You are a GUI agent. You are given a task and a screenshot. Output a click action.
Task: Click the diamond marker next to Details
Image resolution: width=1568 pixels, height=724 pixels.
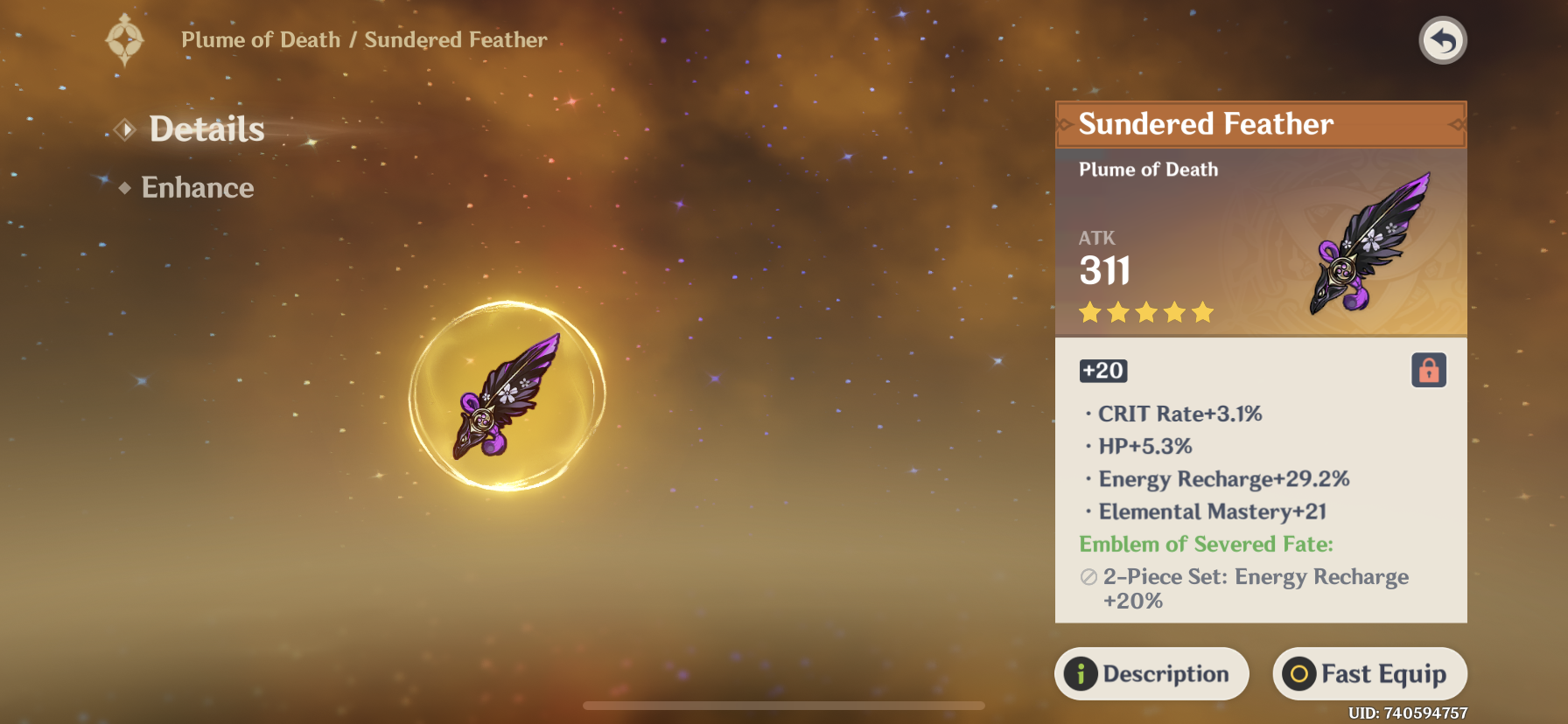pos(125,129)
